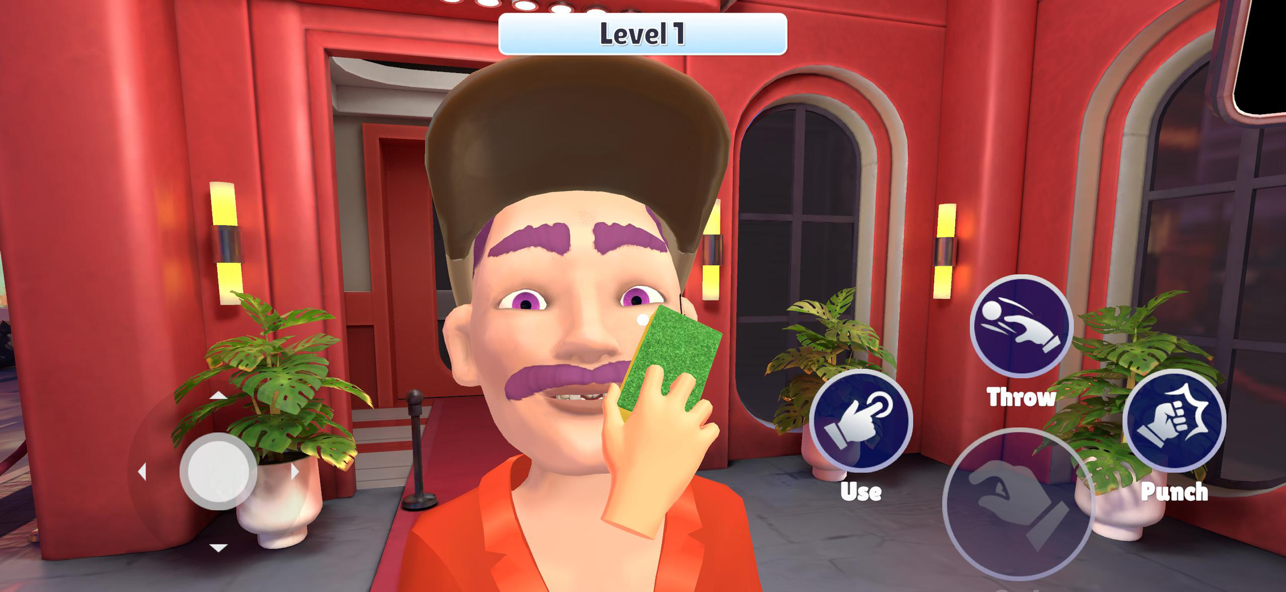1286x592 pixels.
Task: Tap the joystick's up arrow
Action: tap(218, 396)
